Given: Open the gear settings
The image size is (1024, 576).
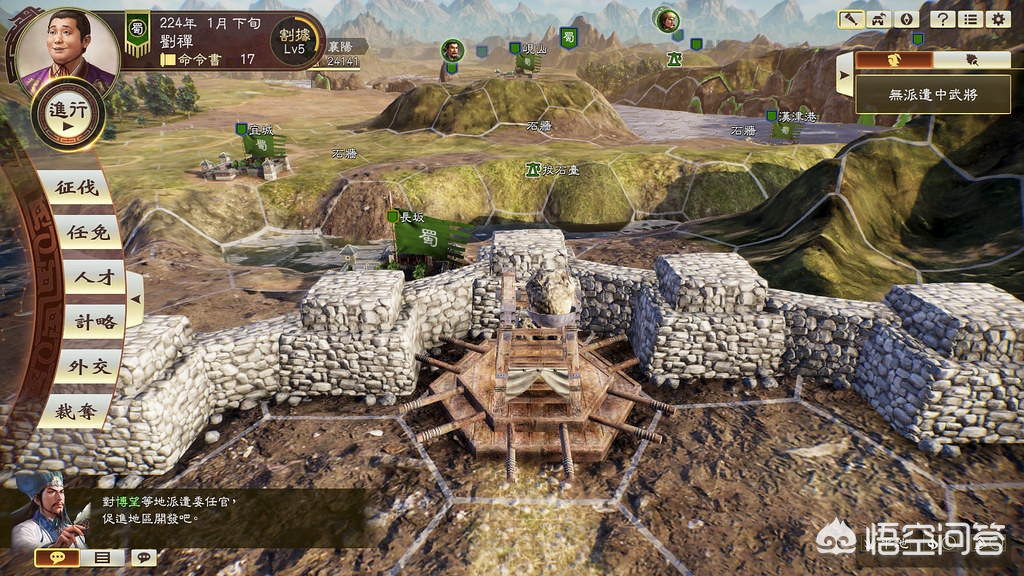Looking at the screenshot, I should coord(997,19).
